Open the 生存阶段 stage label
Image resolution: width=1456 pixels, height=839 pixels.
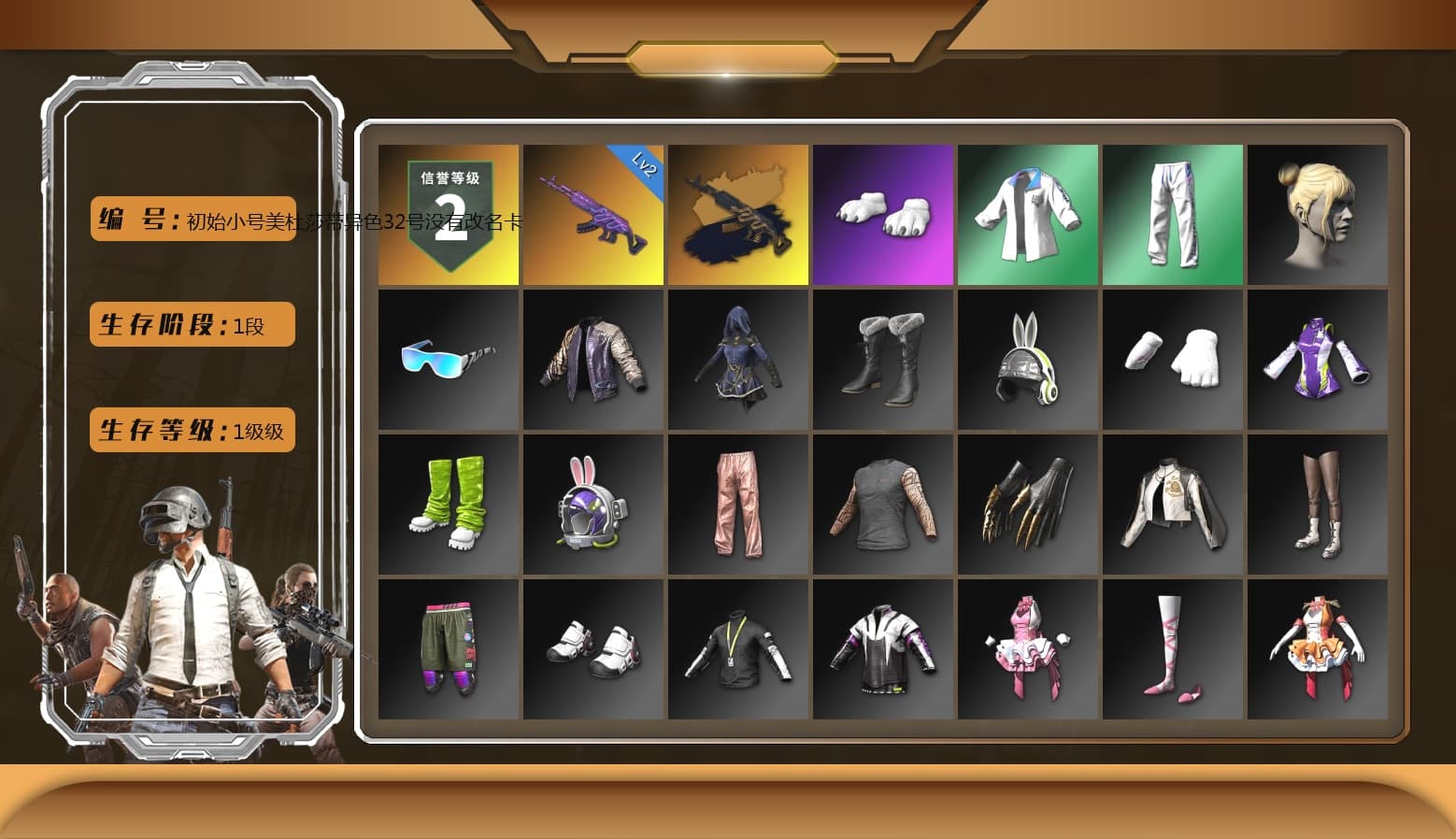(x=190, y=324)
